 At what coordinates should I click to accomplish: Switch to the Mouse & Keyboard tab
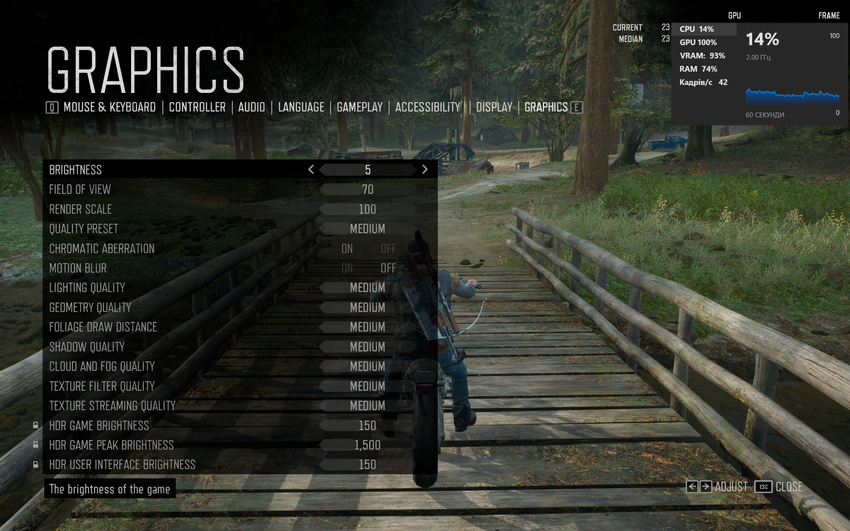coord(109,107)
